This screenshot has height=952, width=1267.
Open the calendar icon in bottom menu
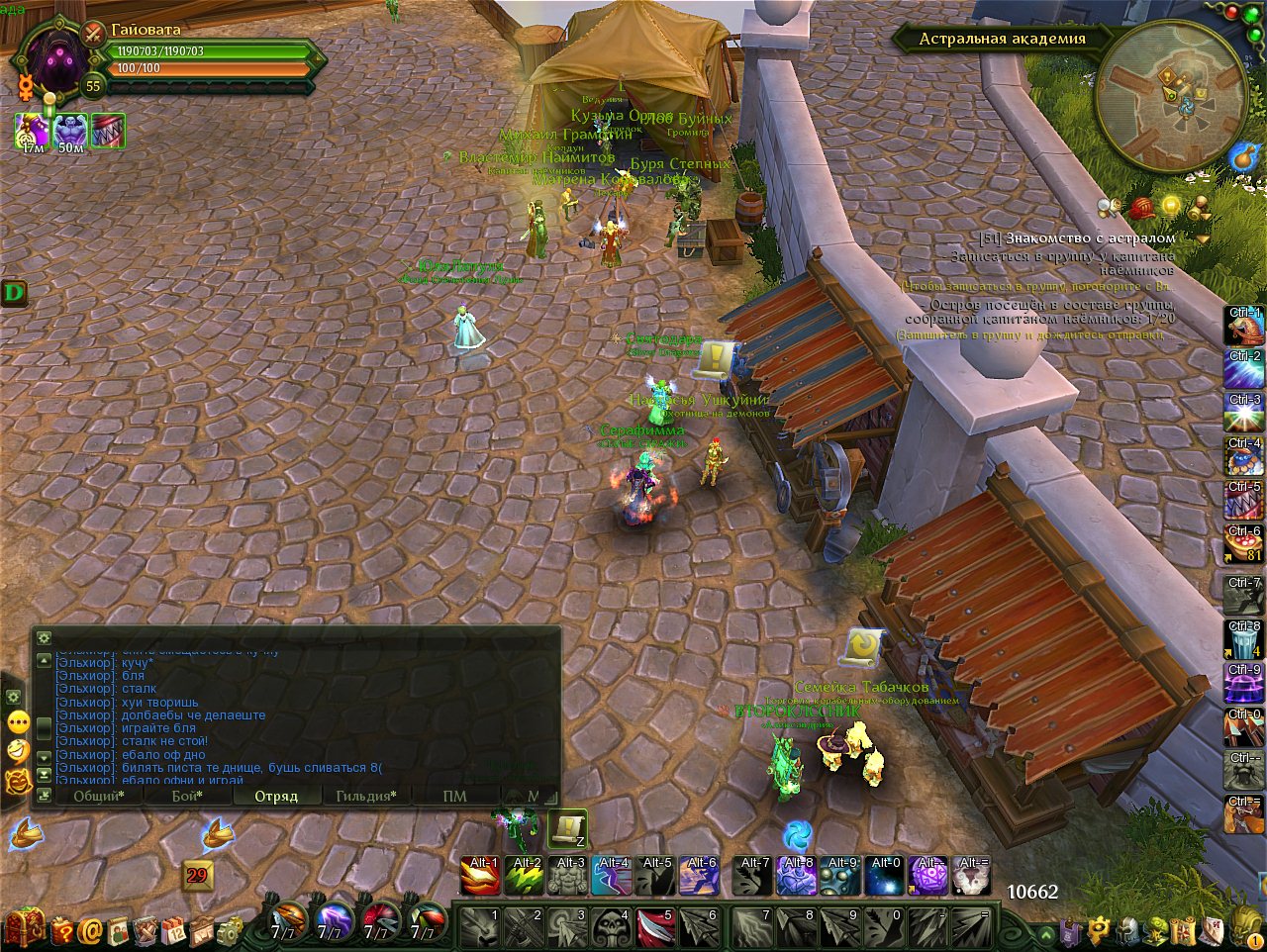tap(173, 930)
